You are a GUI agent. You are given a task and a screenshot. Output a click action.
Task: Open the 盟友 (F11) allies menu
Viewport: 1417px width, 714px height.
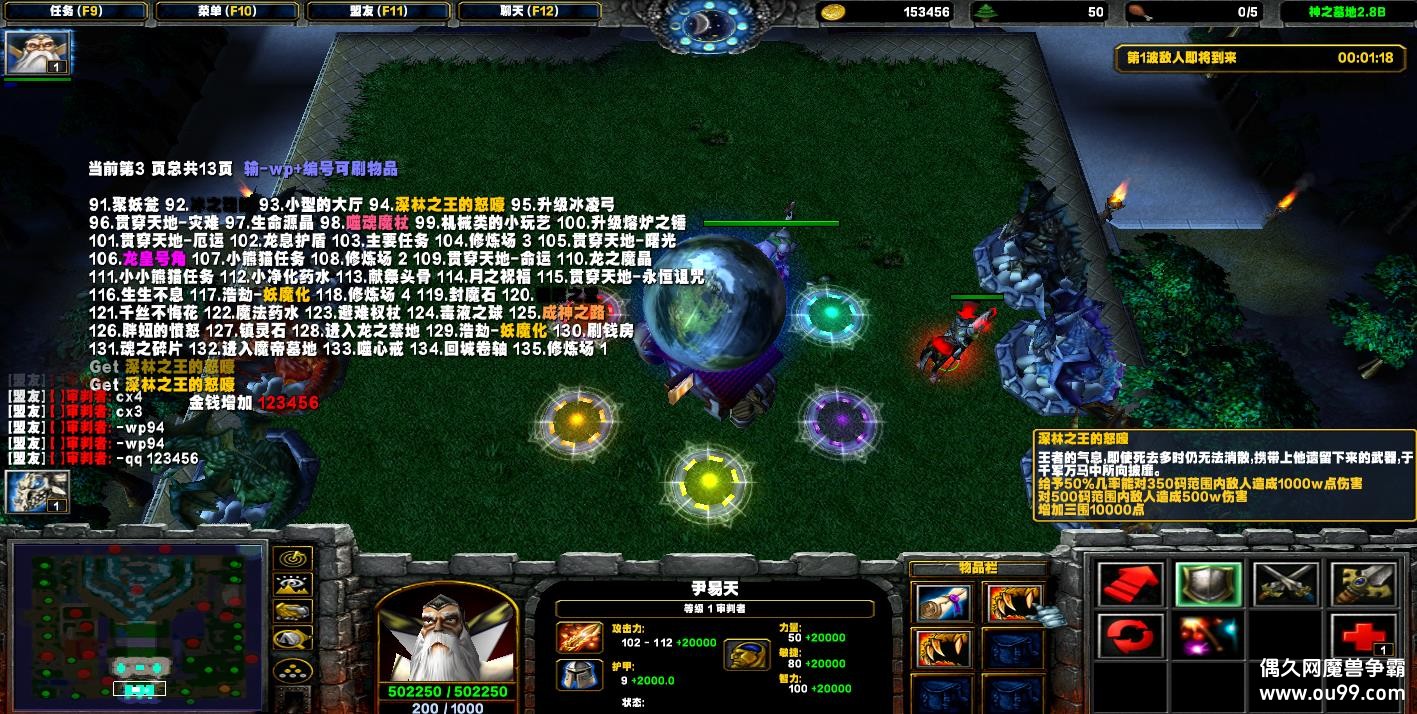(x=379, y=12)
